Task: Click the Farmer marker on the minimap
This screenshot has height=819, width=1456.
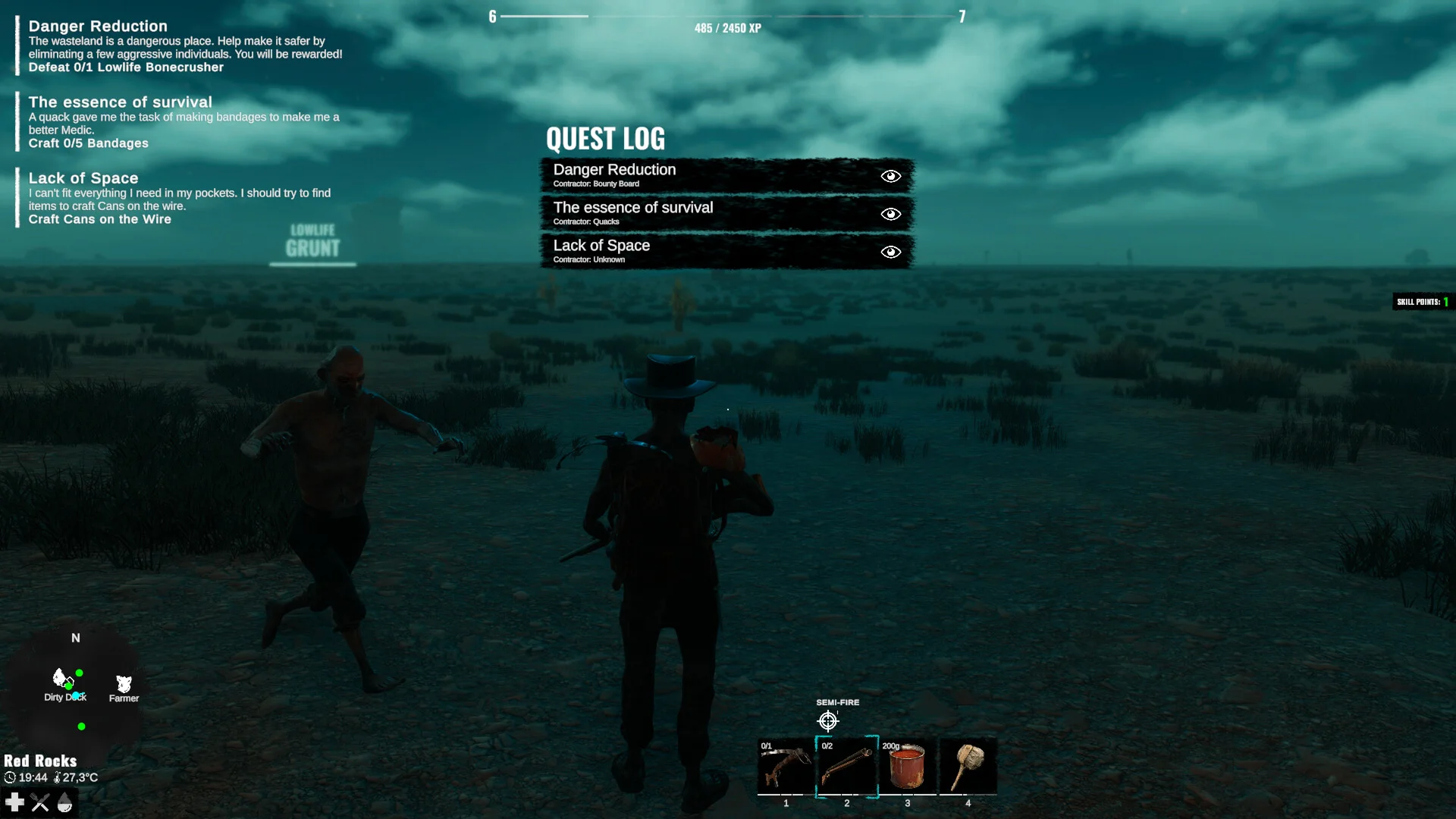Action: click(x=124, y=685)
